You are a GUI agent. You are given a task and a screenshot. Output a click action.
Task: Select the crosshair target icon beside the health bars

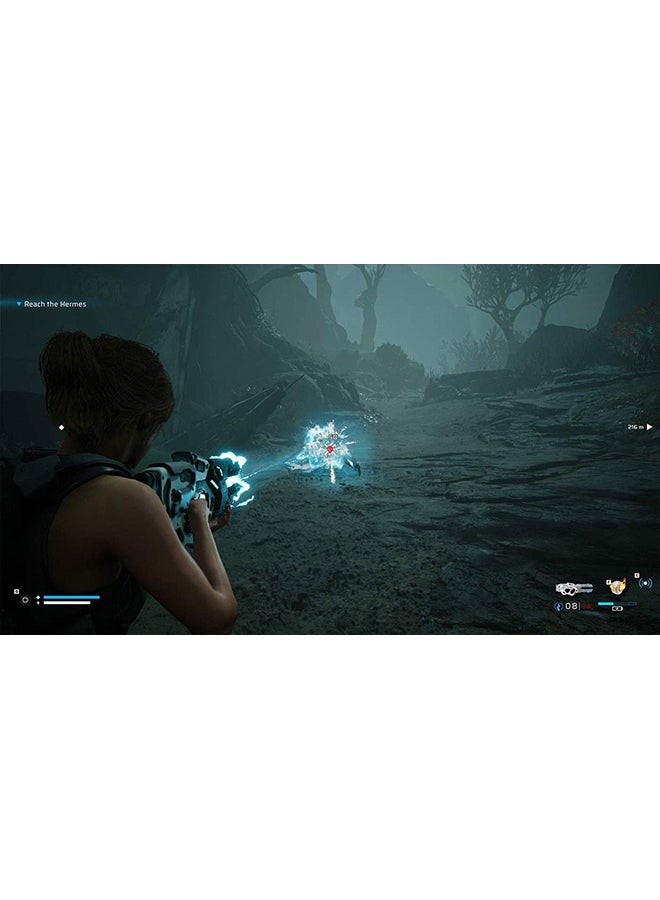(x=24, y=600)
